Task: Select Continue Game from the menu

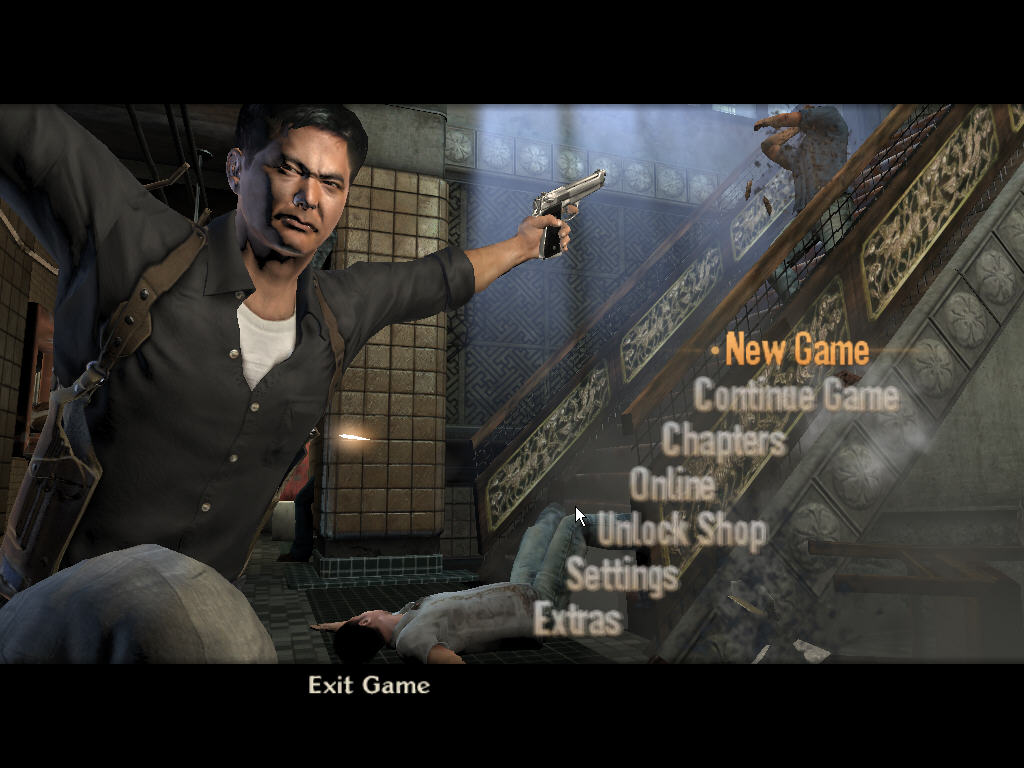Action: (796, 395)
